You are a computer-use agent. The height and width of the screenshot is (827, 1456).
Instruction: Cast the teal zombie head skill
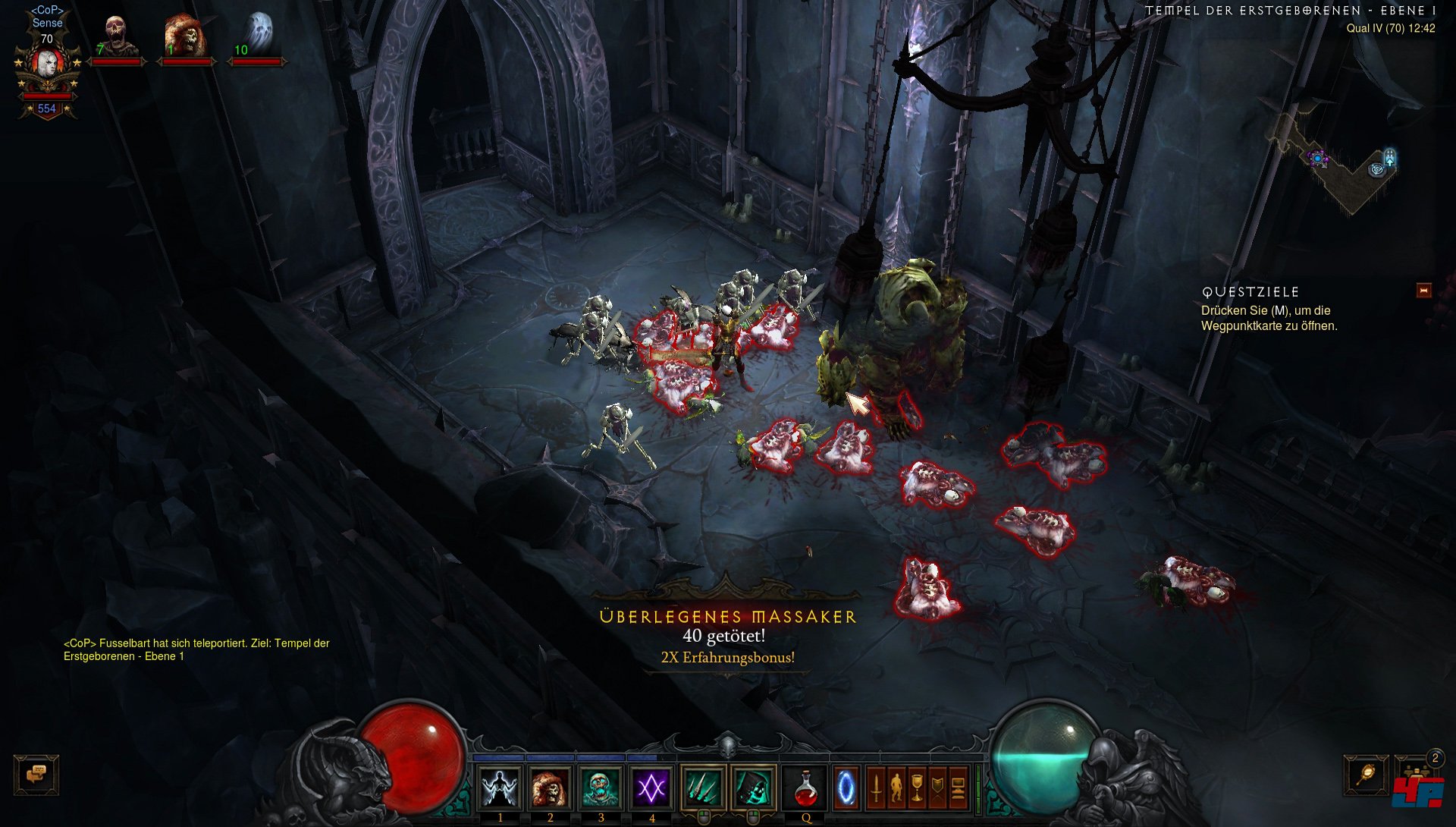(x=601, y=788)
